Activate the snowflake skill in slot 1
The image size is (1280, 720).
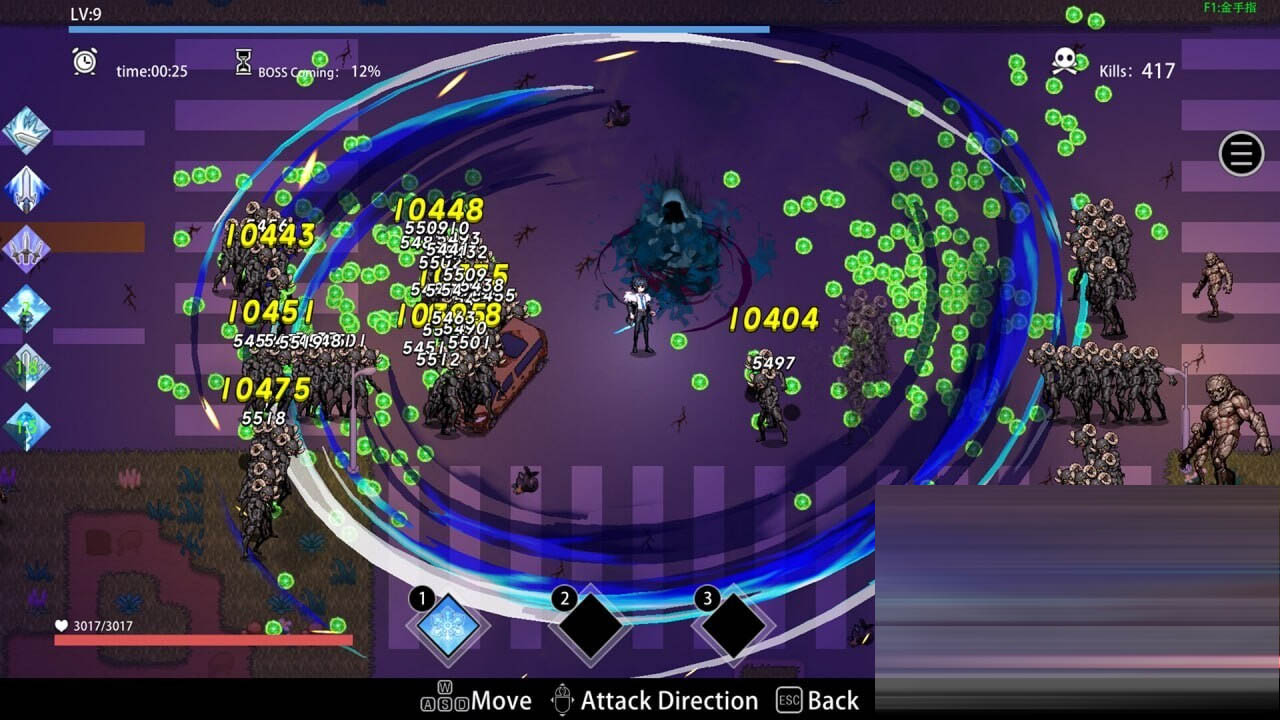pyautogui.click(x=448, y=626)
